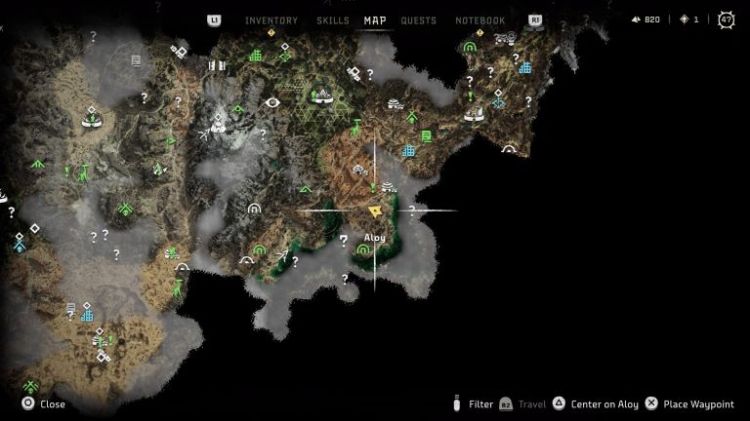Viewport: 750px width, 421px height.
Task: Open the Notebook tab
Action: coord(480,20)
